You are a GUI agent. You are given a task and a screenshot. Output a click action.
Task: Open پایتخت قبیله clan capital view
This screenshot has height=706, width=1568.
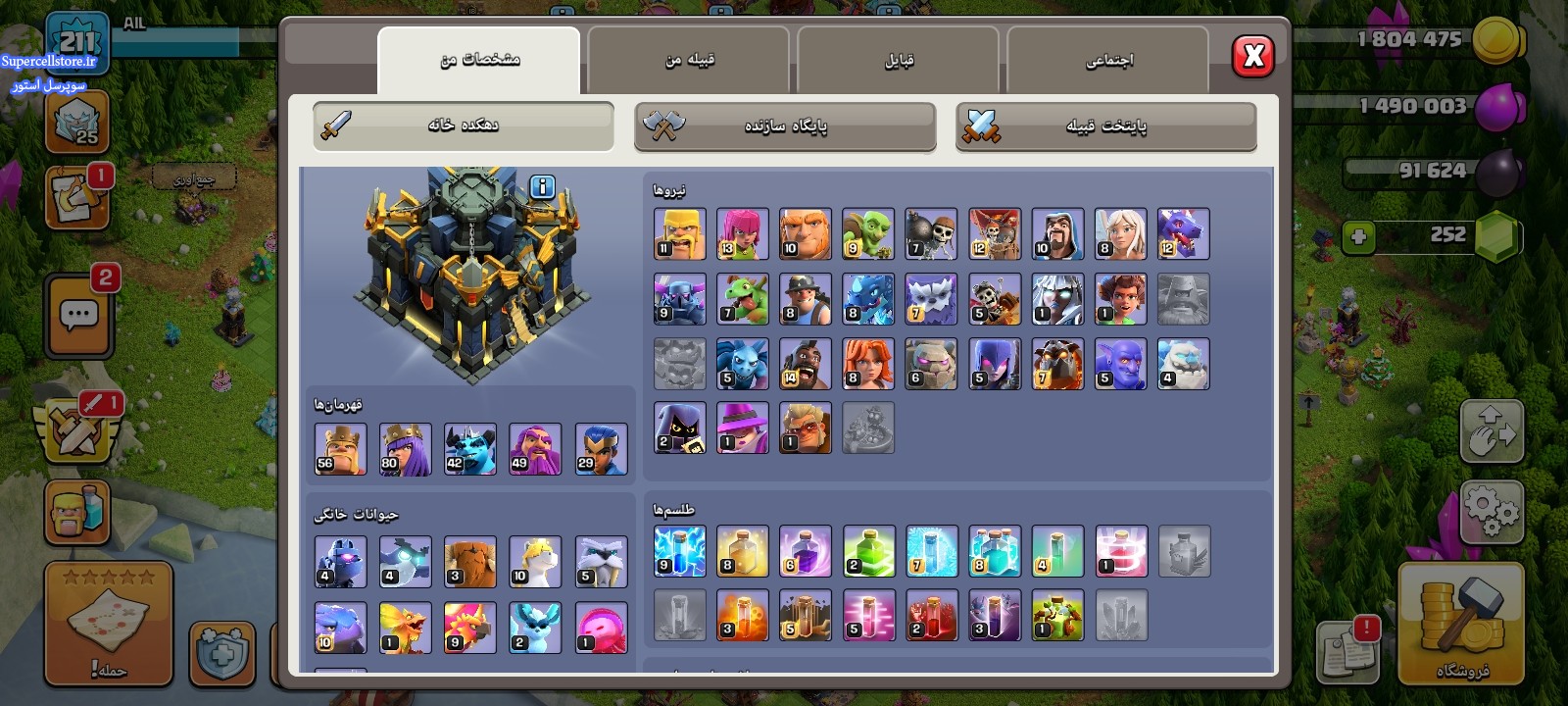coord(1105,126)
